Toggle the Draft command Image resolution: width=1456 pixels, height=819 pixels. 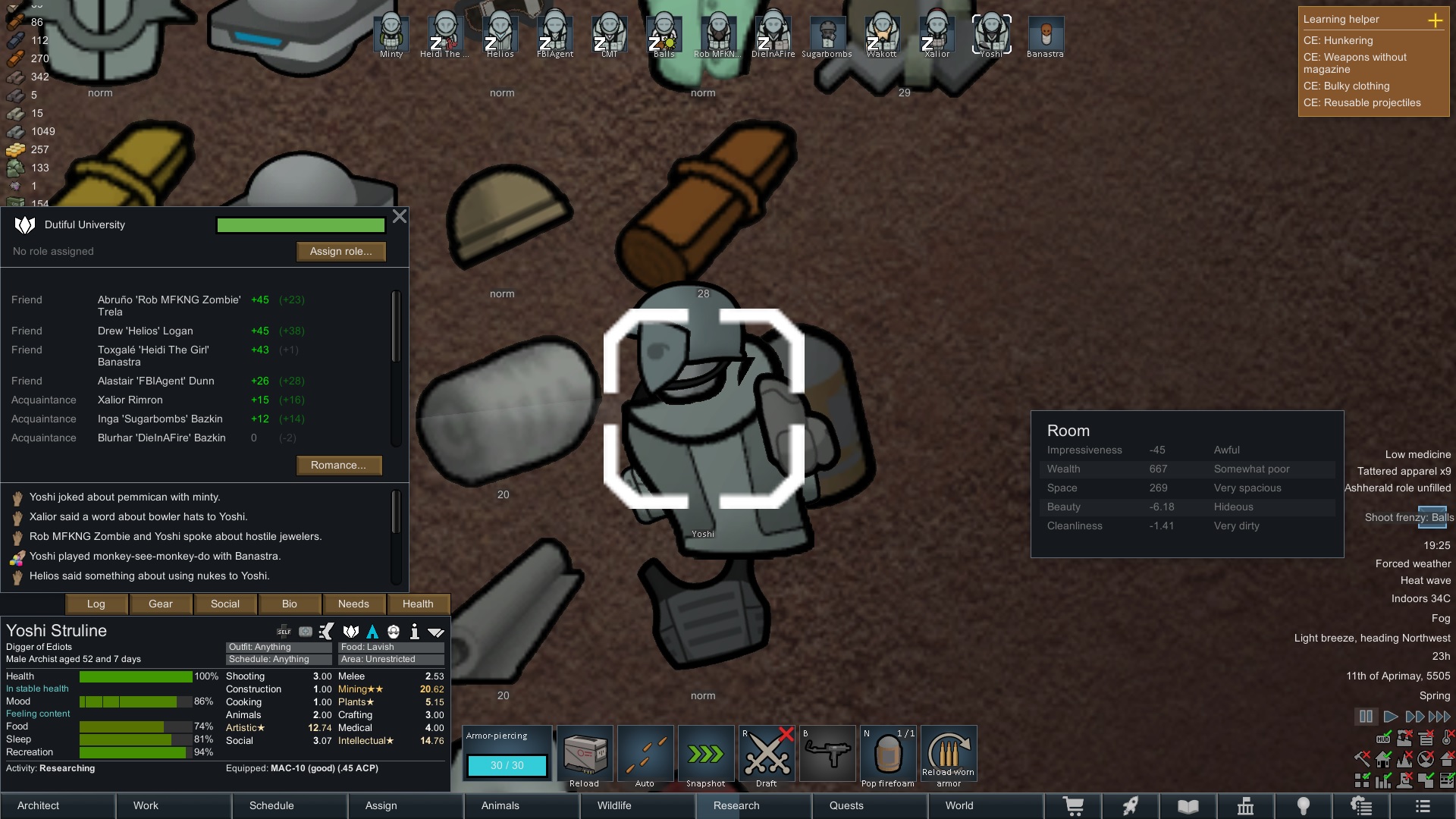767,755
